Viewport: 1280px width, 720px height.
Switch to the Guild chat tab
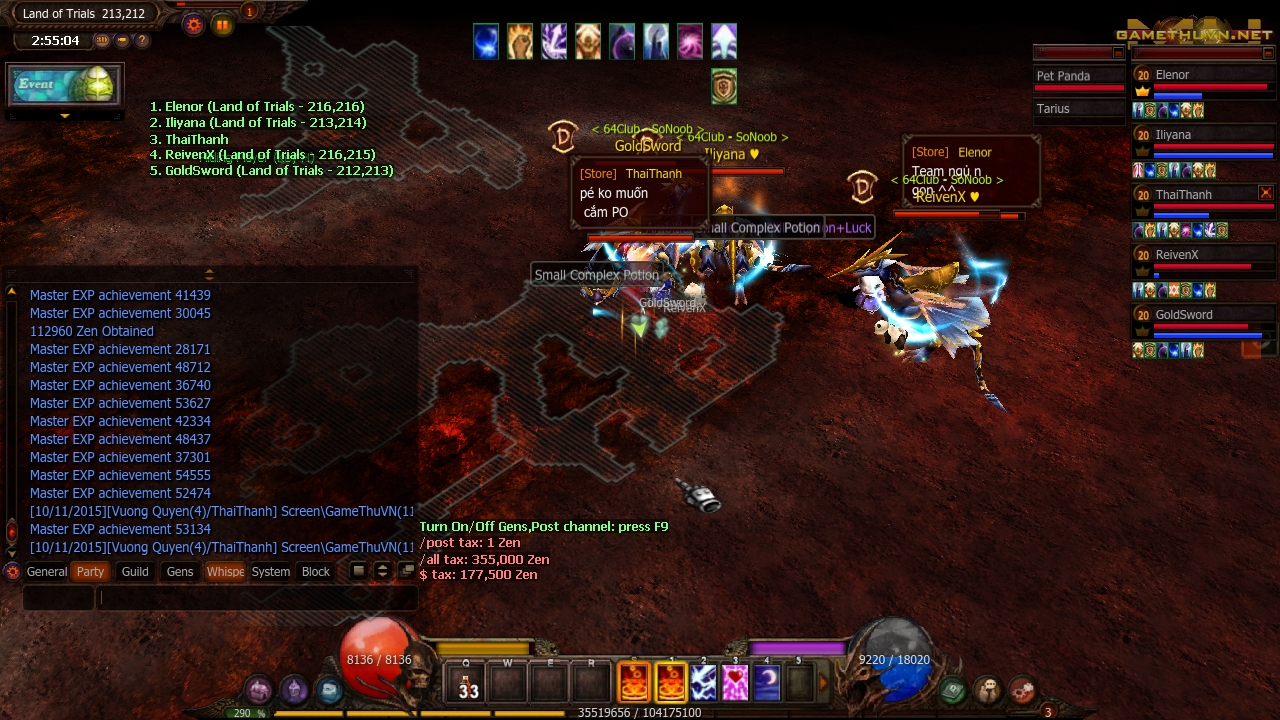click(133, 572)
